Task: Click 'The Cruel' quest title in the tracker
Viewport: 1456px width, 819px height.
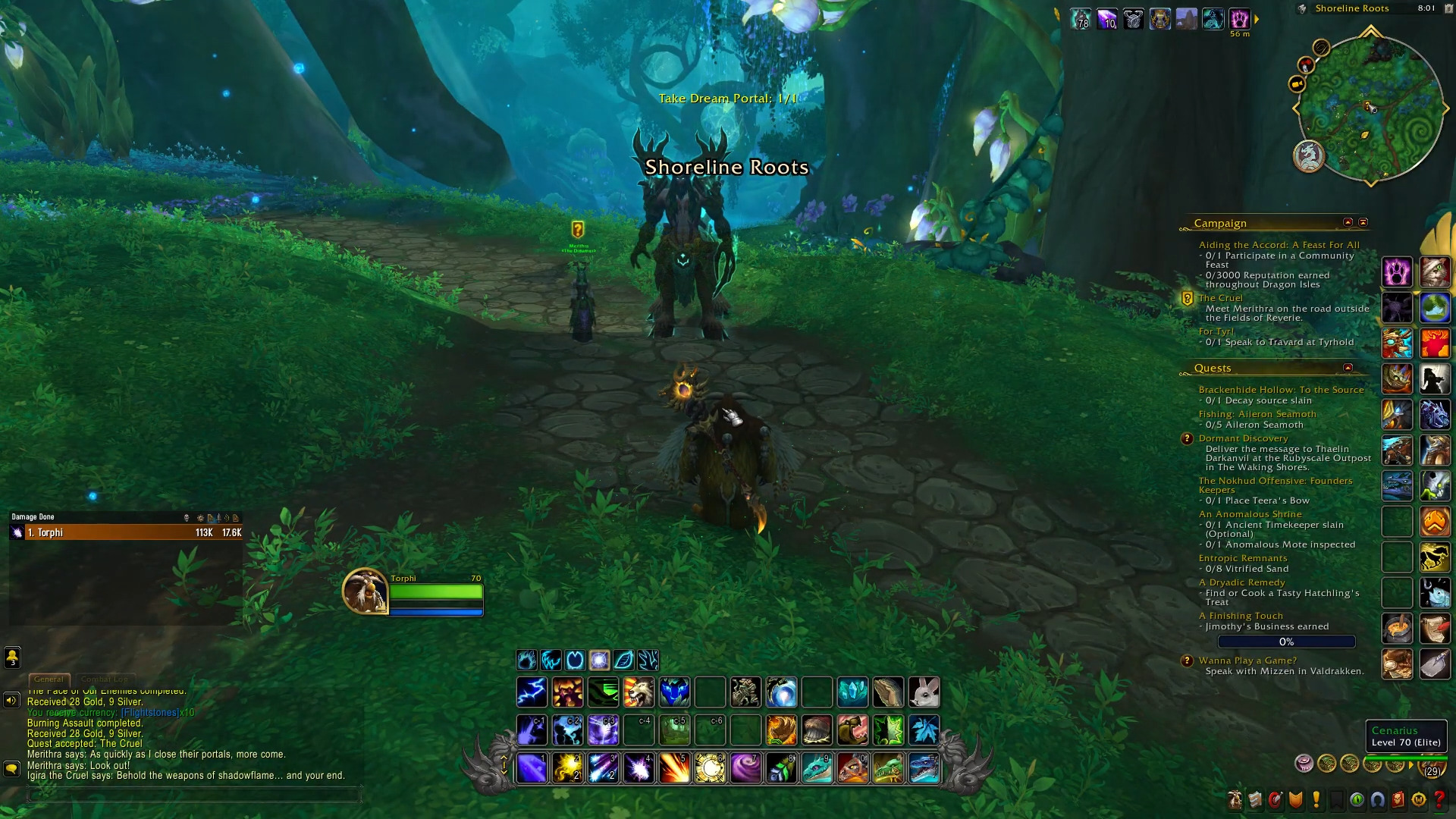Action: (1221, 298)
